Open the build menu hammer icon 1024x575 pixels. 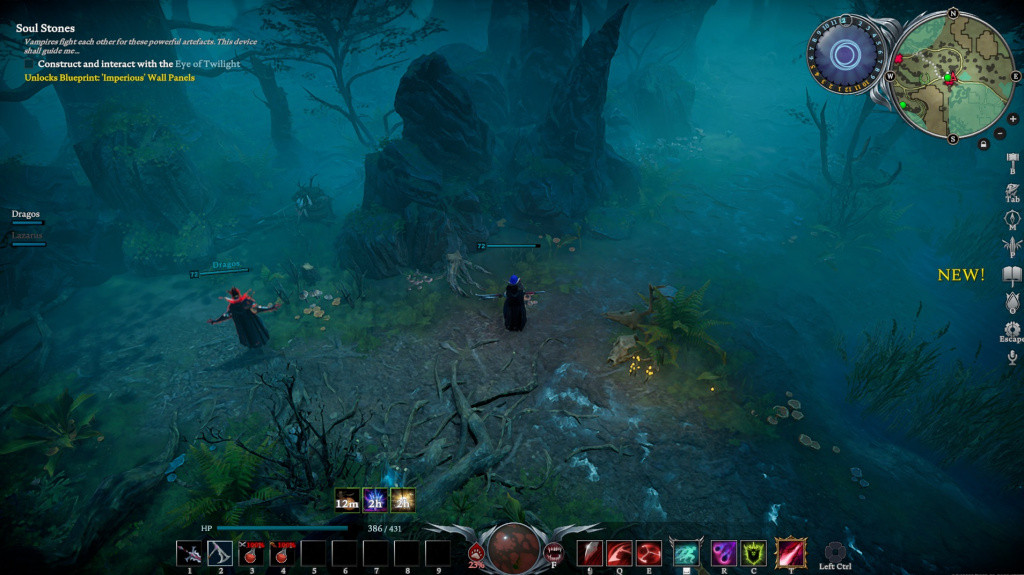click(x=1012, y=161)
